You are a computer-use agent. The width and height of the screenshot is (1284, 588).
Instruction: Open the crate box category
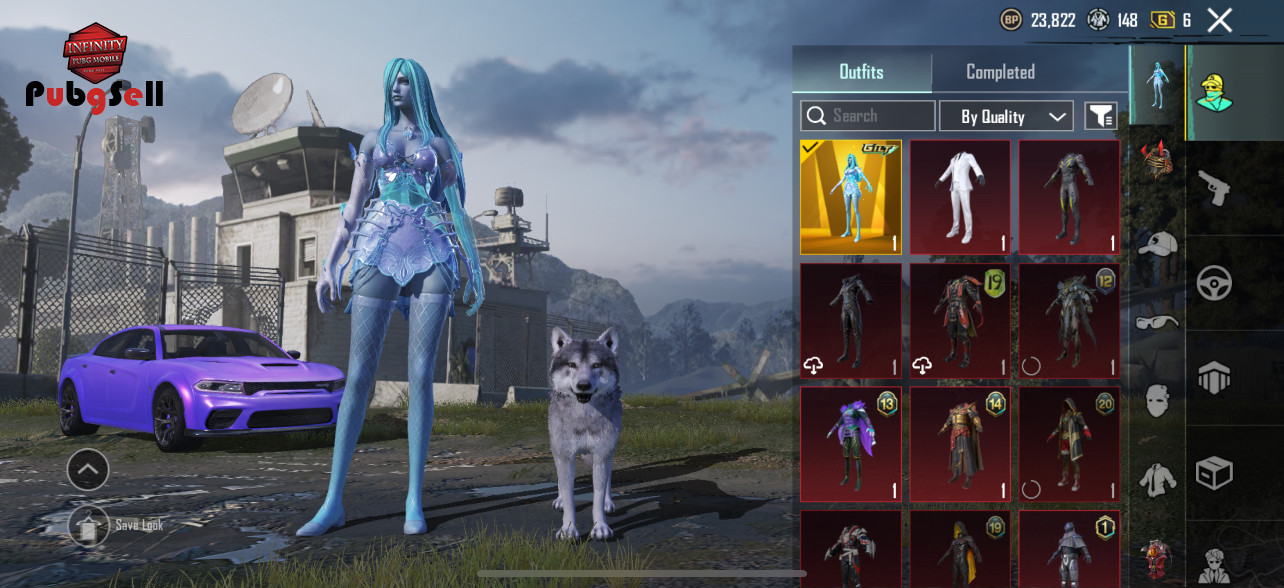[1213, 473]
